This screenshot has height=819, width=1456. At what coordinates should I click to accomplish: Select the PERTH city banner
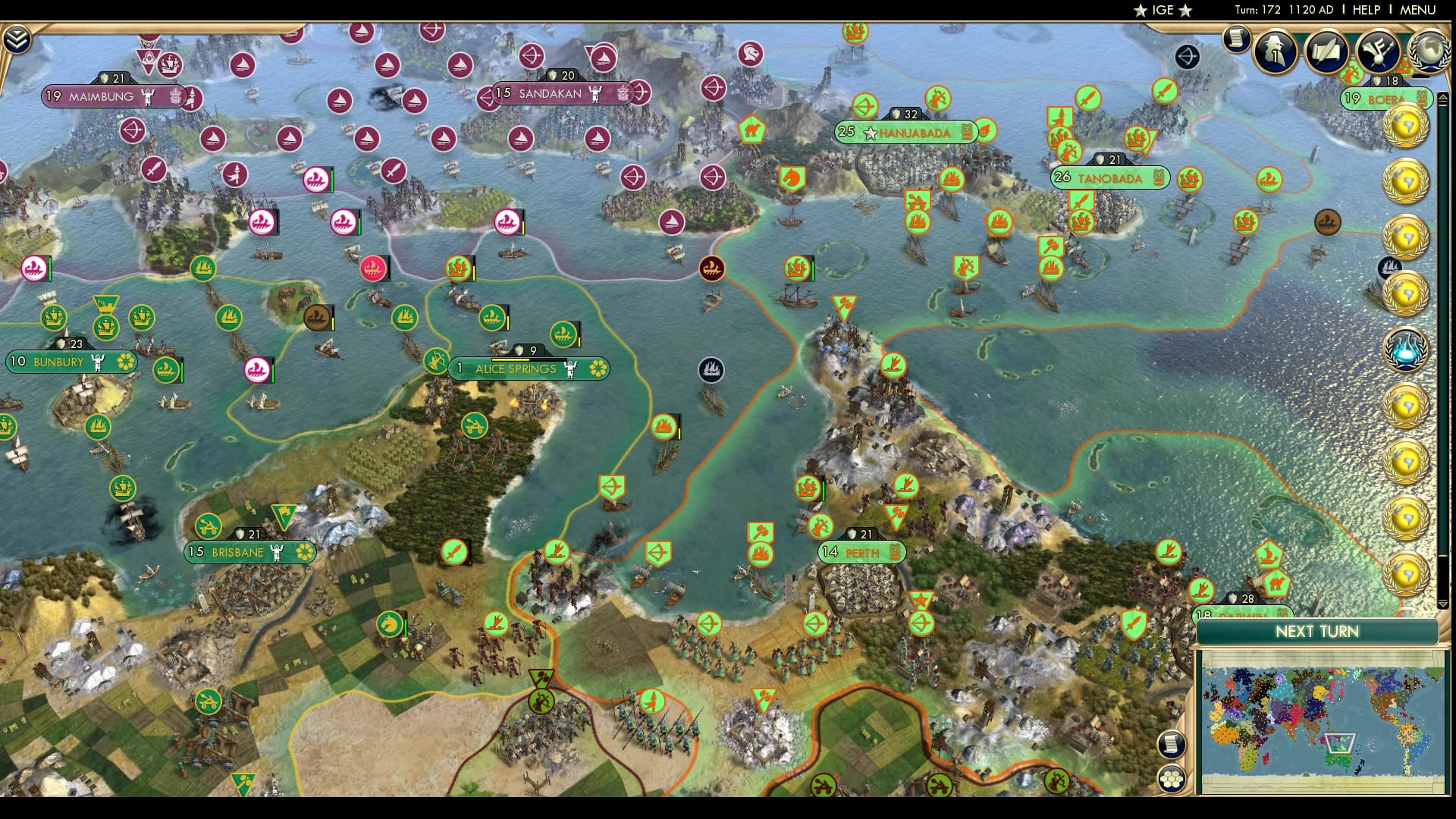pos(861,554)
